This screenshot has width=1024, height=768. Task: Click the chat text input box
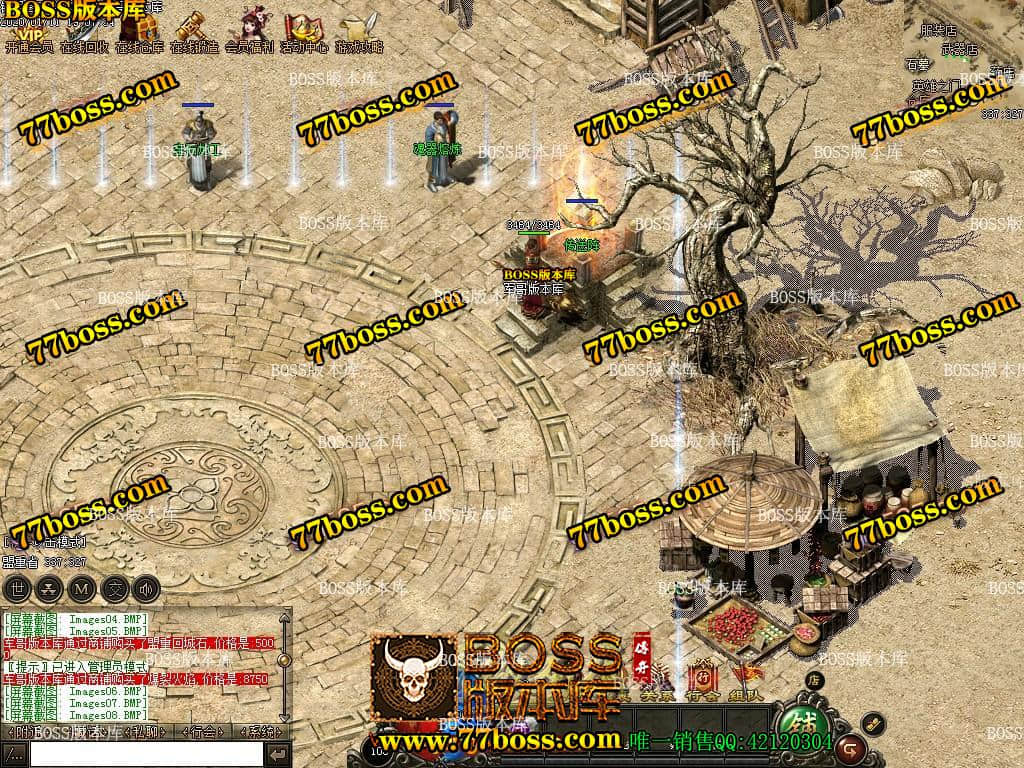147,753
